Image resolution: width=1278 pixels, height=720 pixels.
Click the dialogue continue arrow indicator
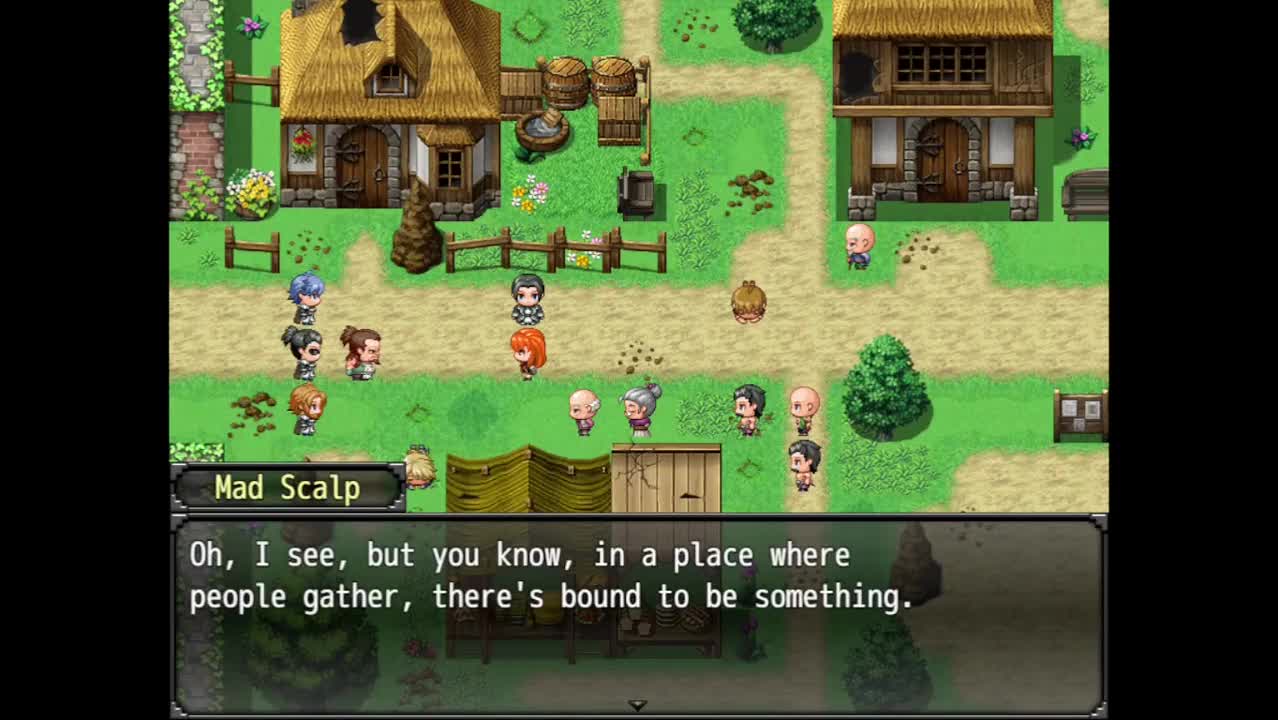[637, 705]
